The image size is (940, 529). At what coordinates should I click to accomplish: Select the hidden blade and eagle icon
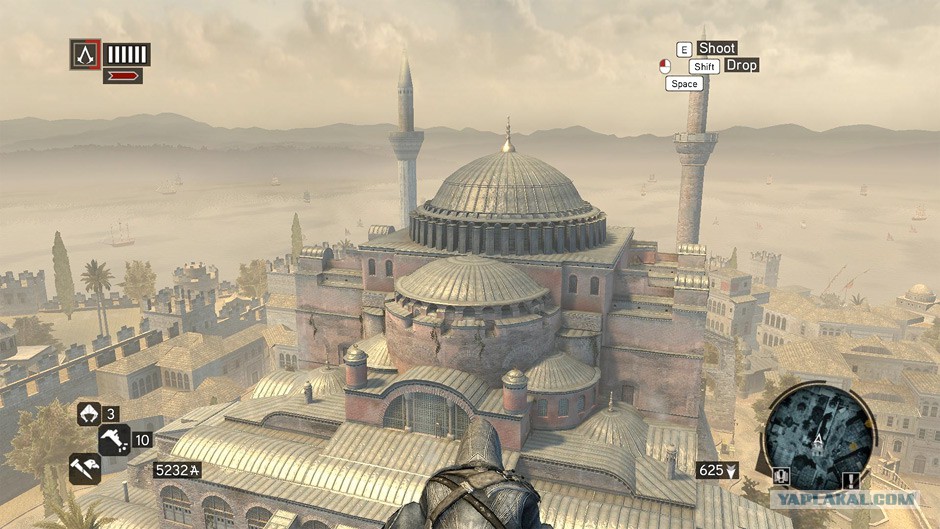coord(84,468)
